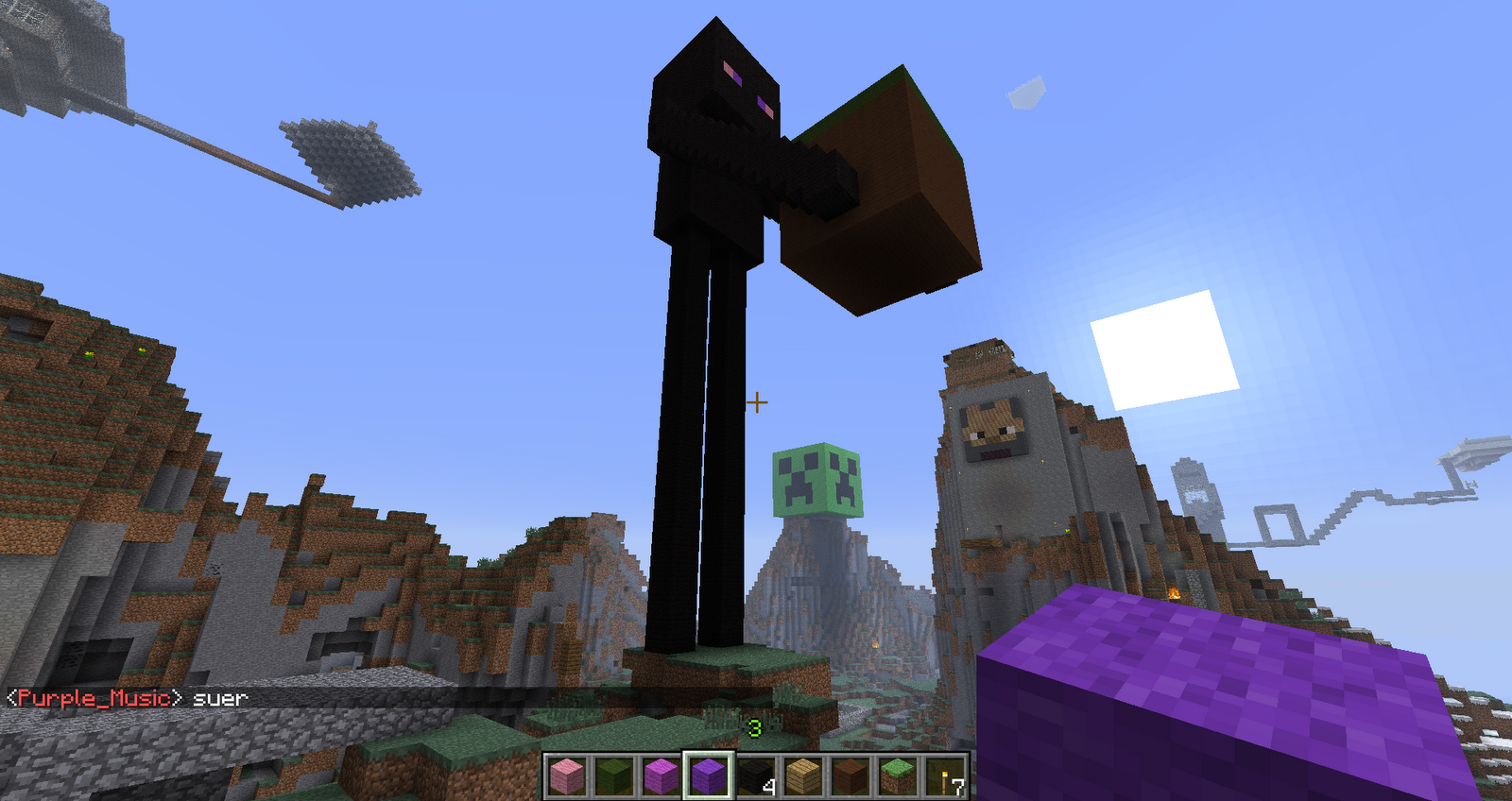The width and height of the screenshot is (1512, 801).
Task: Click the orange crosshair in screen center
Action: click(x=757, y=402)
